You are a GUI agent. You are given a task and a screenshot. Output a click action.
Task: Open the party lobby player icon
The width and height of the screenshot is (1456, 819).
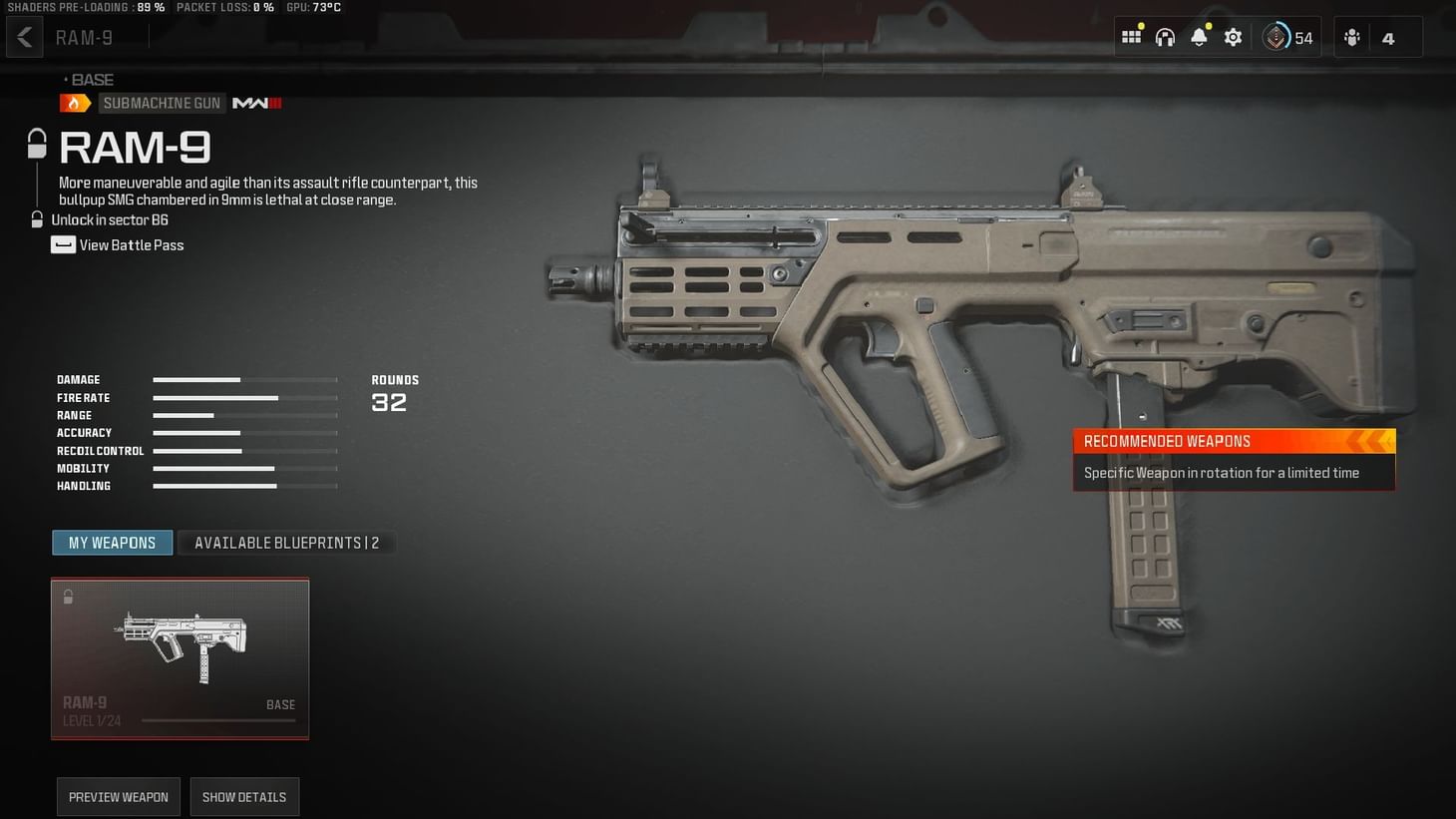pyautogui.click(x=1351, y=36)
